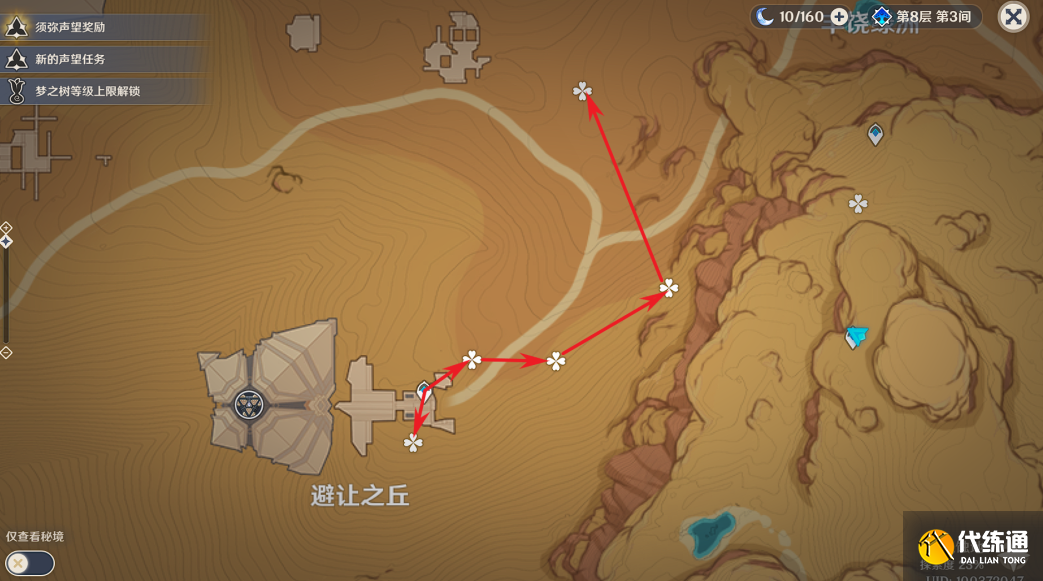The height and width of the screenshot is (581, 1043).
Task: Toggle the 仅查看秘境 switch
Action: click(x=30, y=563)
